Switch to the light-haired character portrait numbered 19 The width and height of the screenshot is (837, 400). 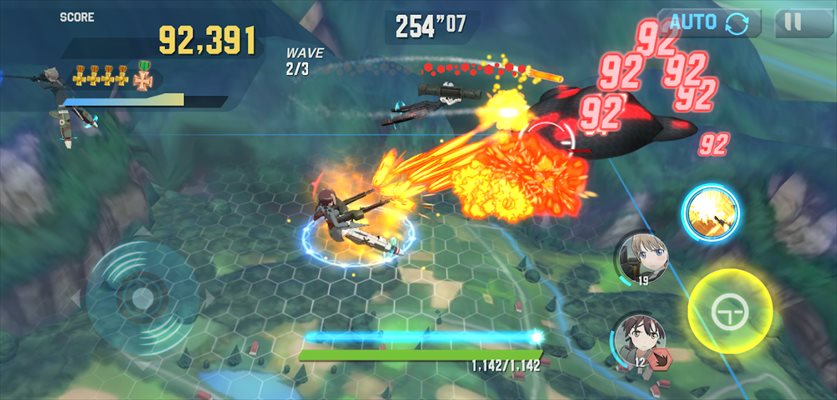pyautogui.click(x=643, y=259)
